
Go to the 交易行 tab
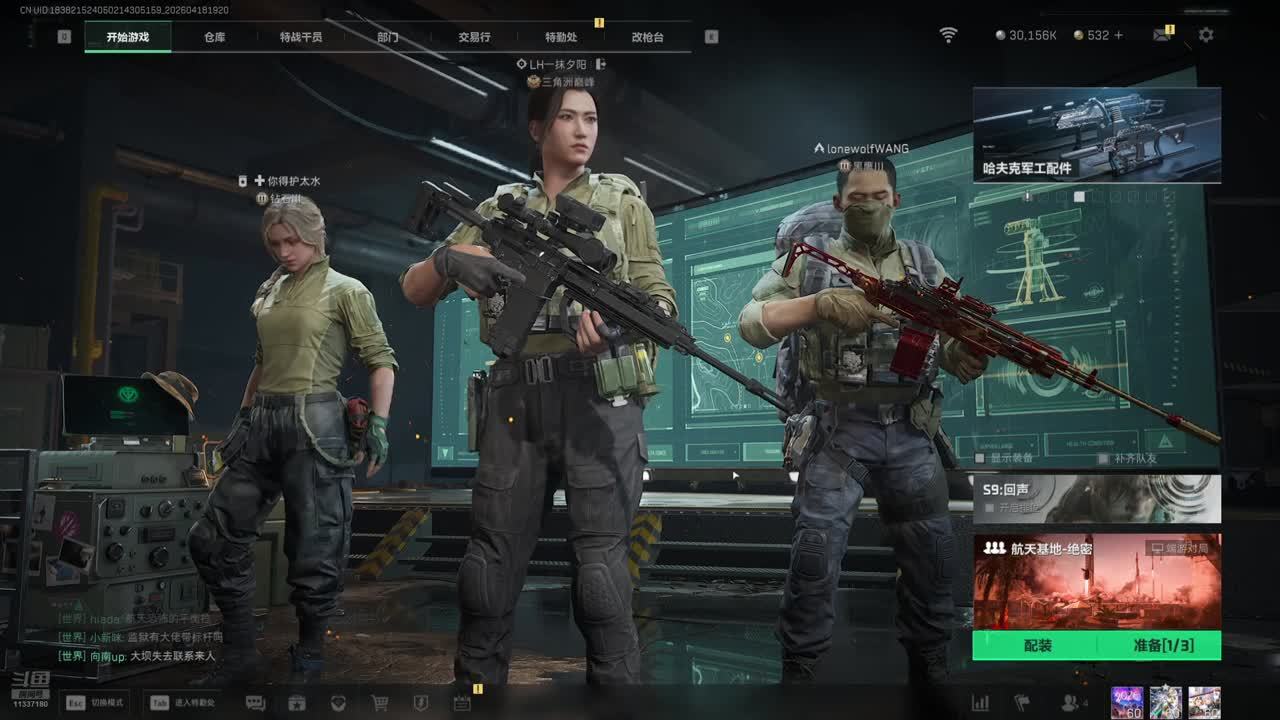[474, 37]
